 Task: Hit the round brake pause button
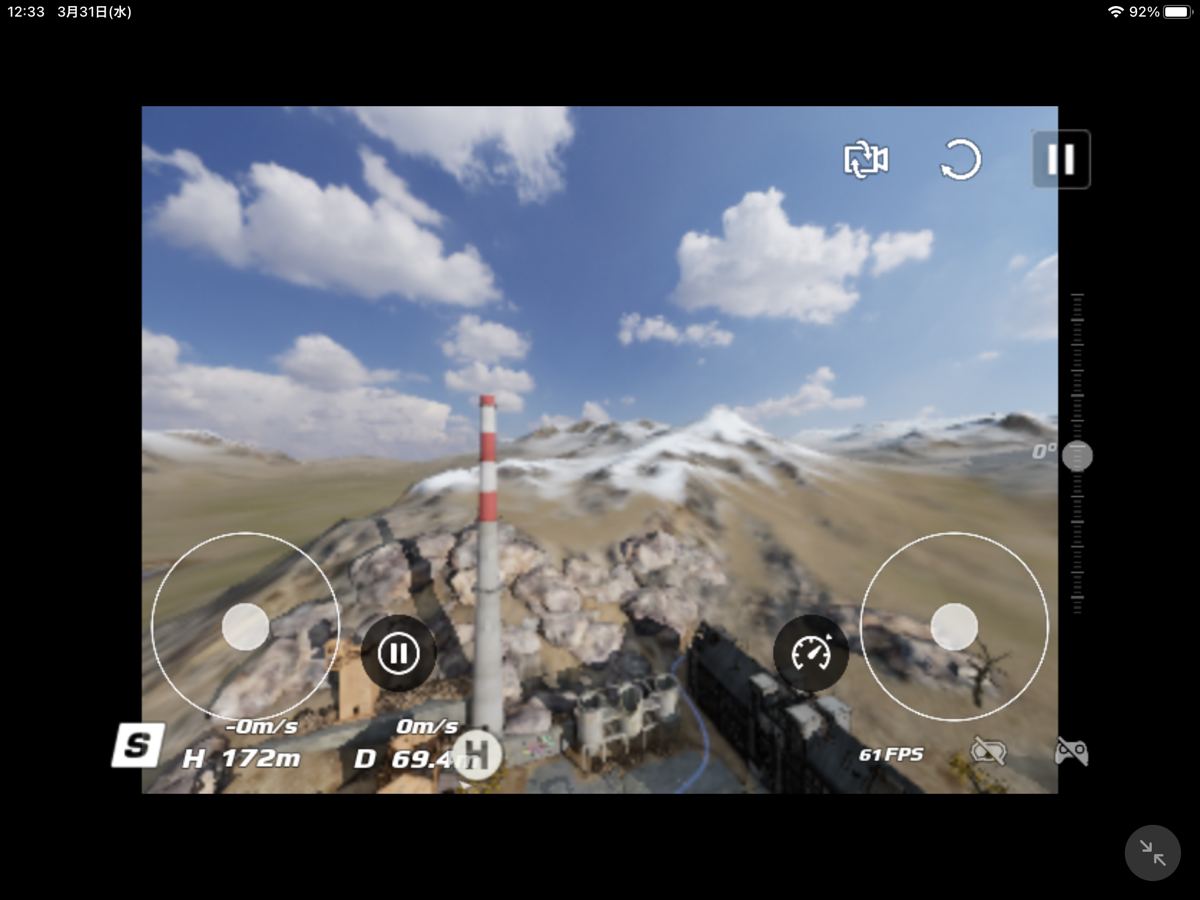(x=398, y=654)
